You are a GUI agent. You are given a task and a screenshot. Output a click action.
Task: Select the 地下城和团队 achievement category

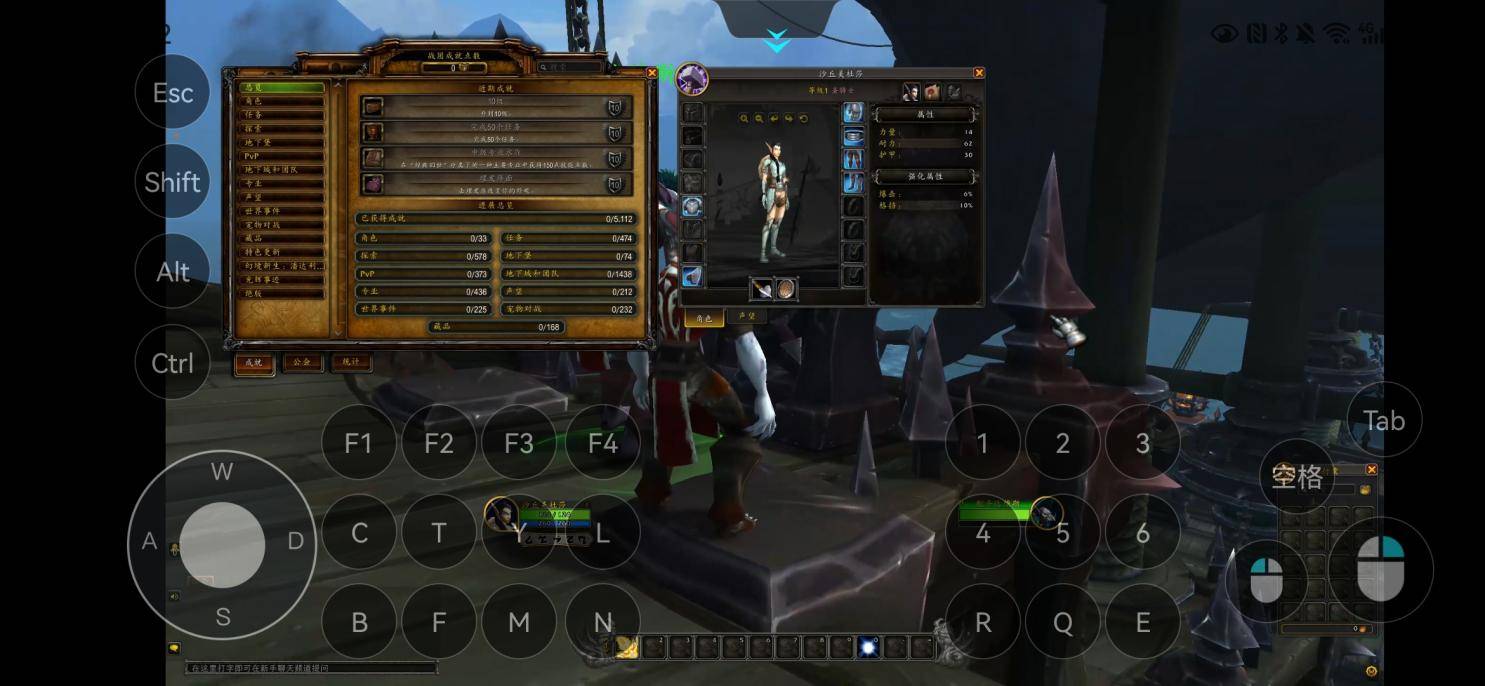(284, 170)
